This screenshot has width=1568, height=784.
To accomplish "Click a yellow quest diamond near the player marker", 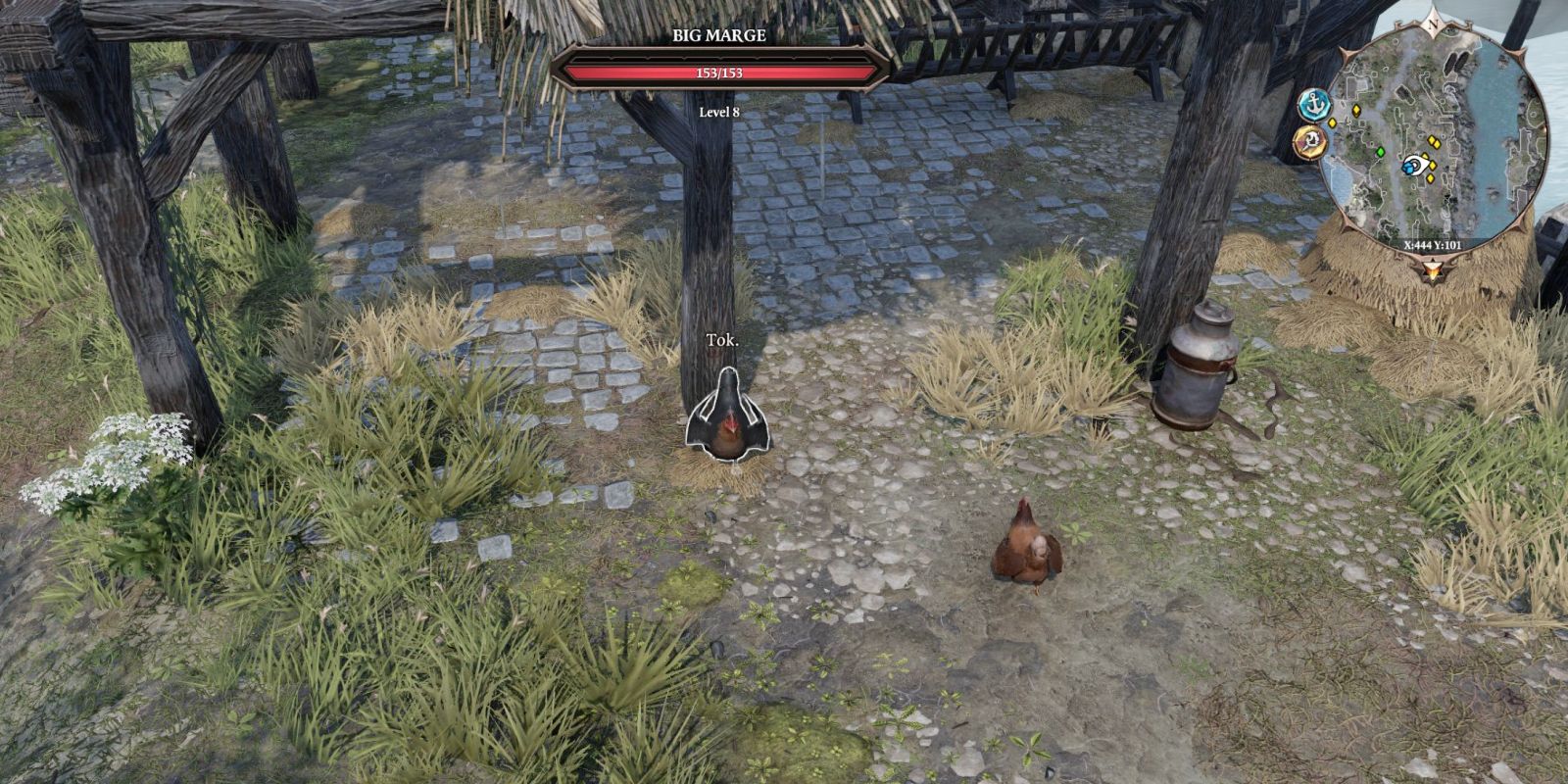I will click(1433, 167).
